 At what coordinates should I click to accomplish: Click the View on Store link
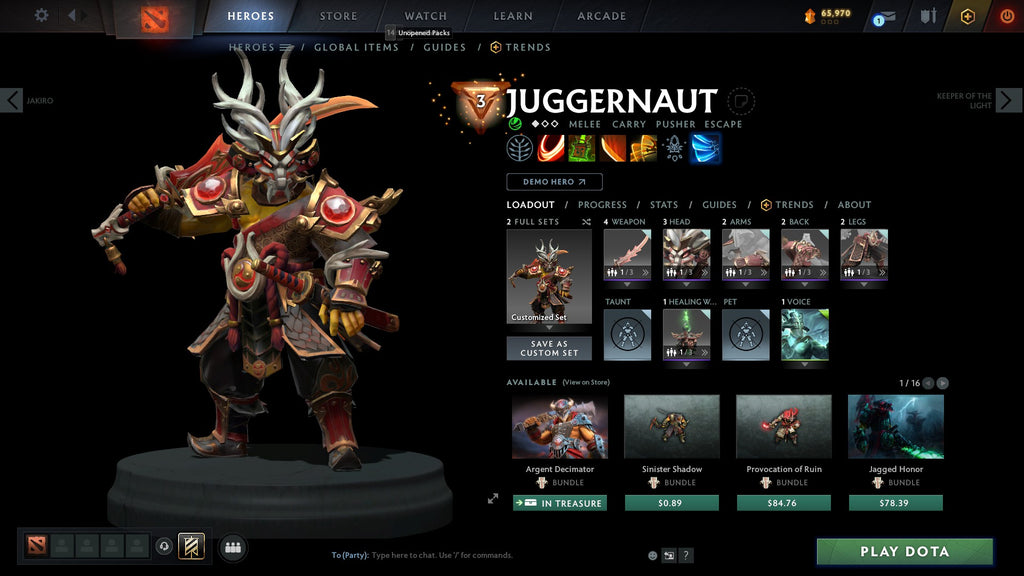click(586, 382)
